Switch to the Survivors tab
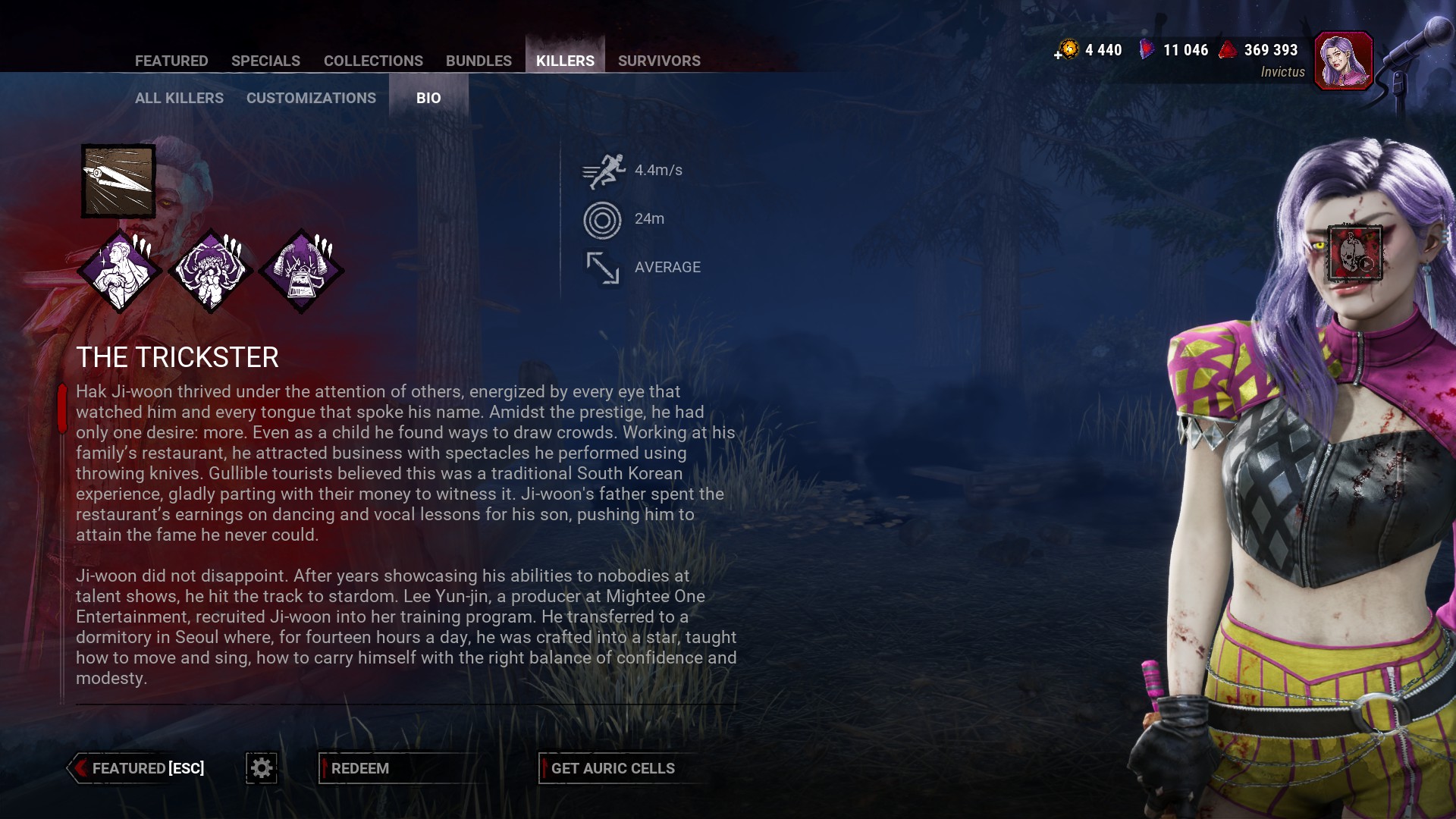The image size is (1456, 819). pos(659,61)
